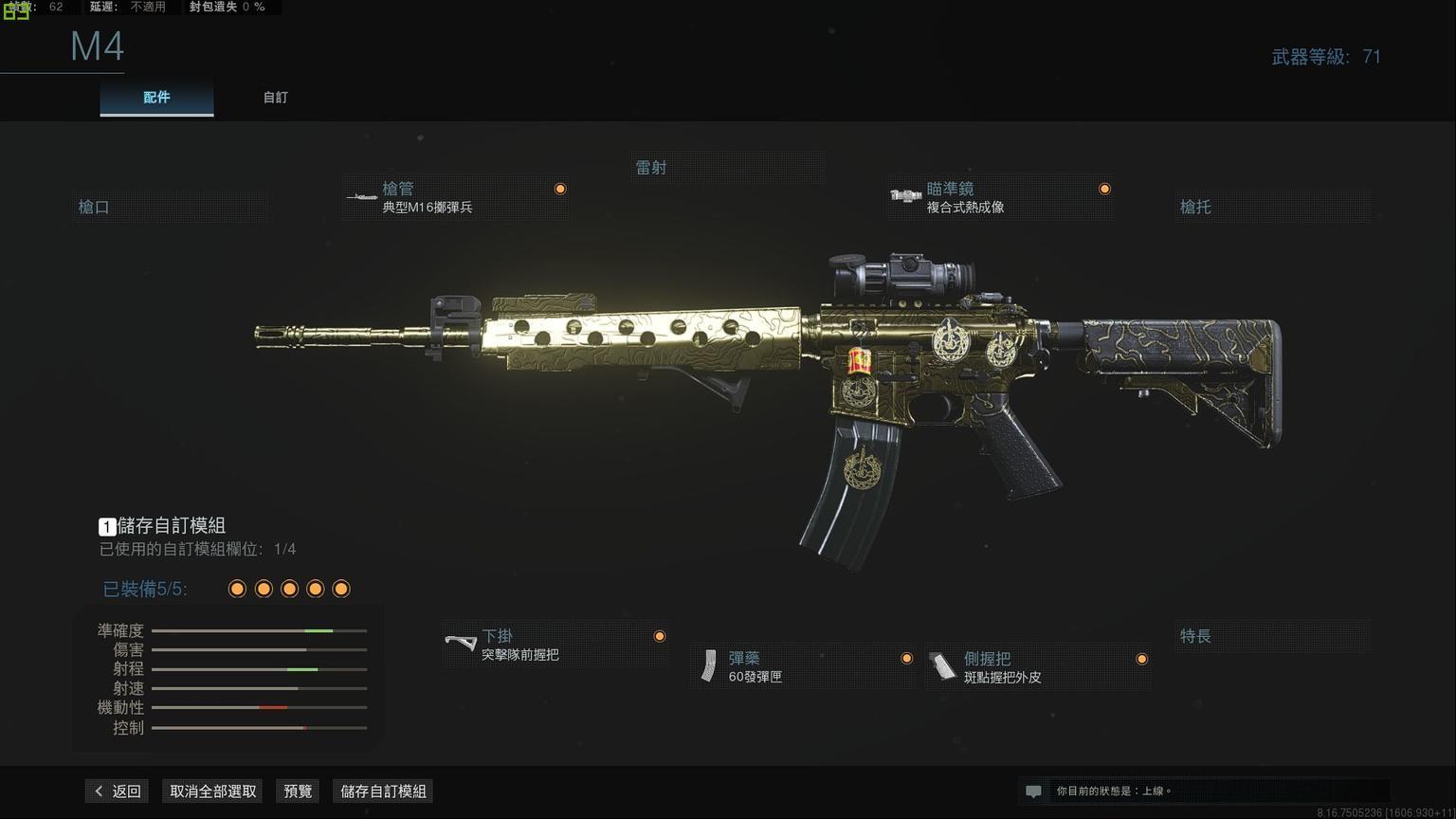Viewport: 1456px width, 819px height.
Task: Click 取消全部選取 to deselect all attachments
Action: [x=213, y=792]
